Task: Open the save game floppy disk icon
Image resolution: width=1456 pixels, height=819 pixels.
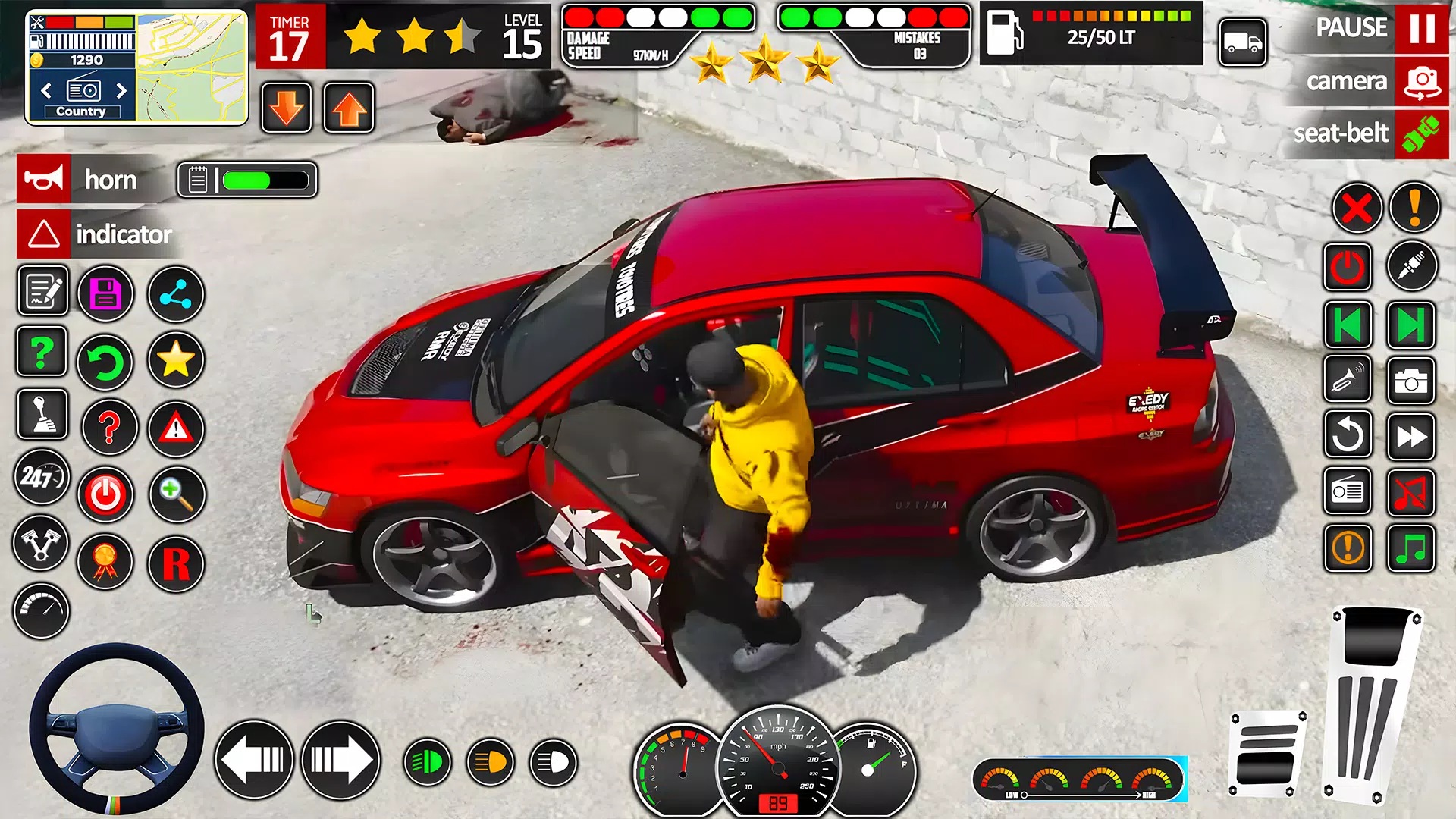Action: [x=106, y=293]
